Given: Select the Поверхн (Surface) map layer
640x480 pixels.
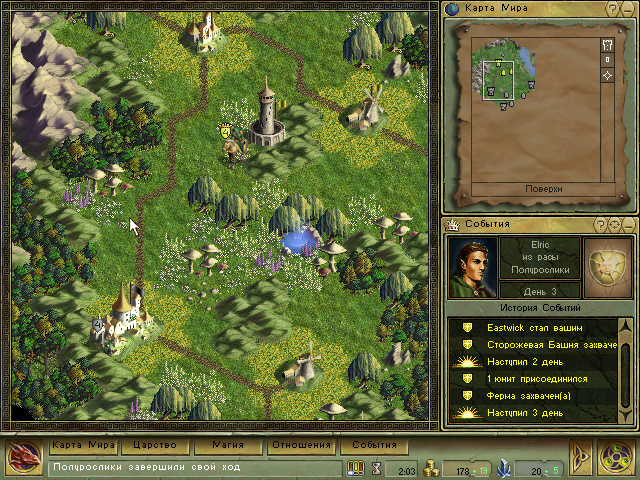Looking at the screenshot, I should coord(543,188).
